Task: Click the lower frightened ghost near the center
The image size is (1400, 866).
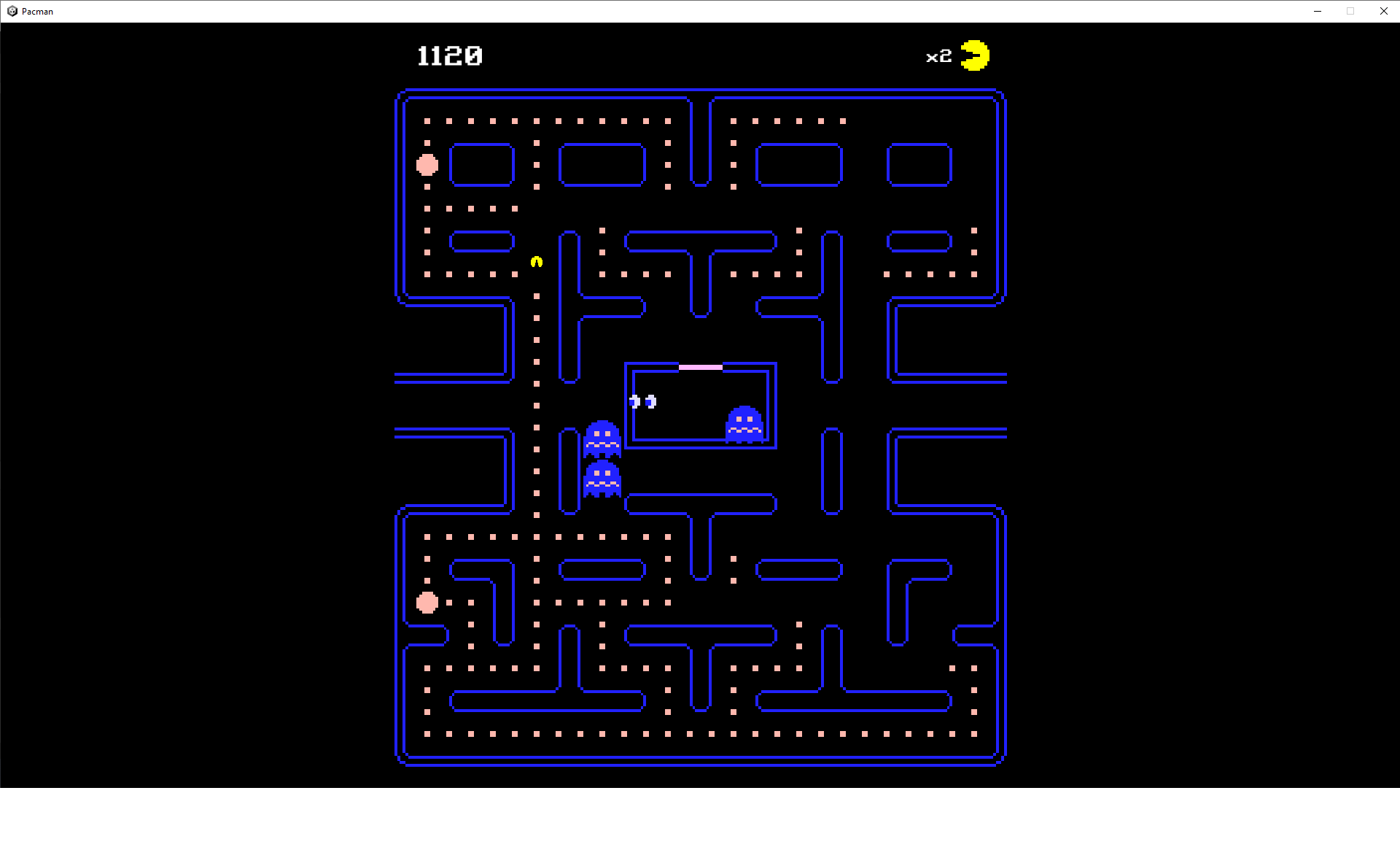Action: (602, 478)
